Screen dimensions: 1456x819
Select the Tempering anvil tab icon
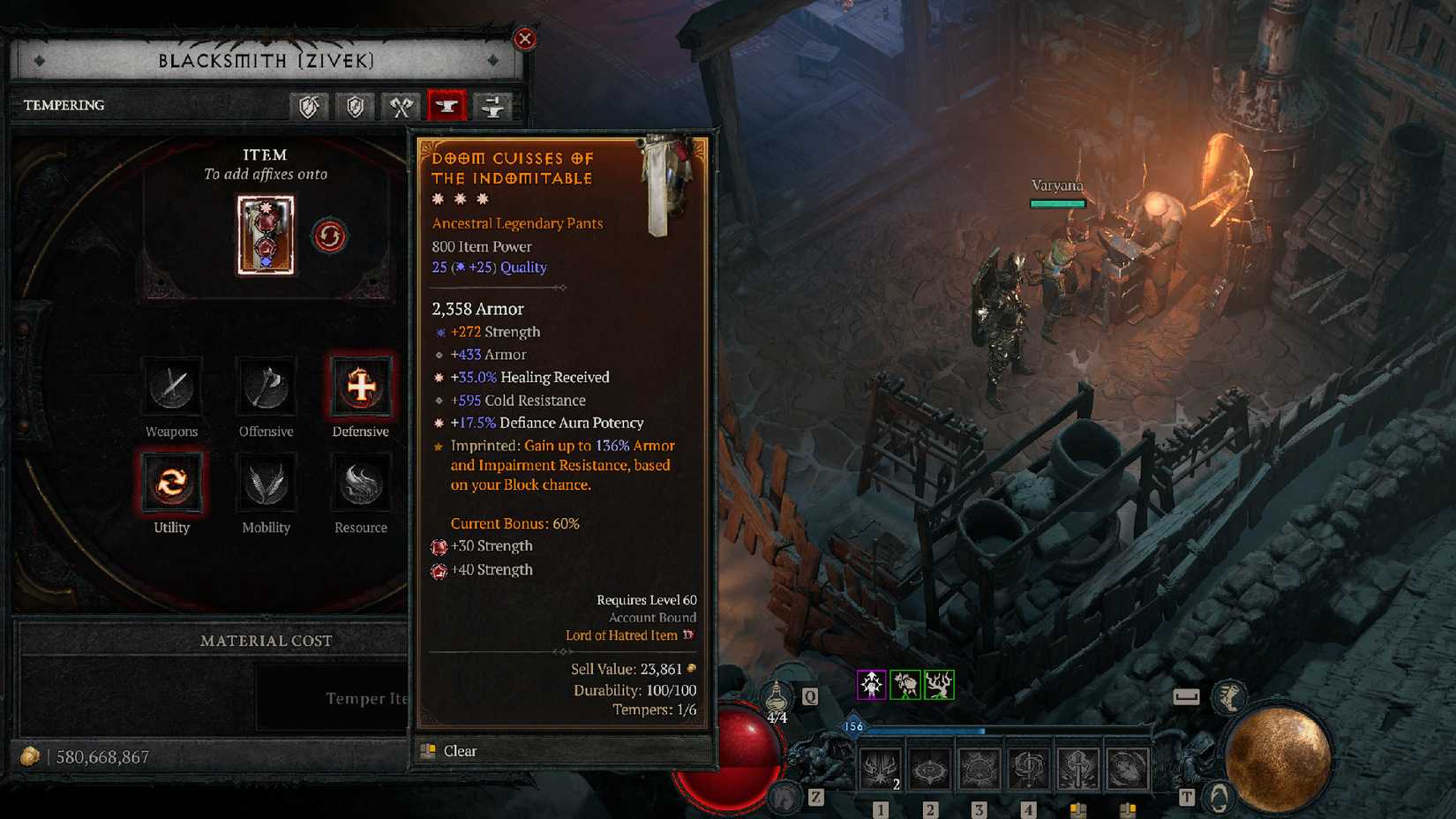(x=446, y=106)
